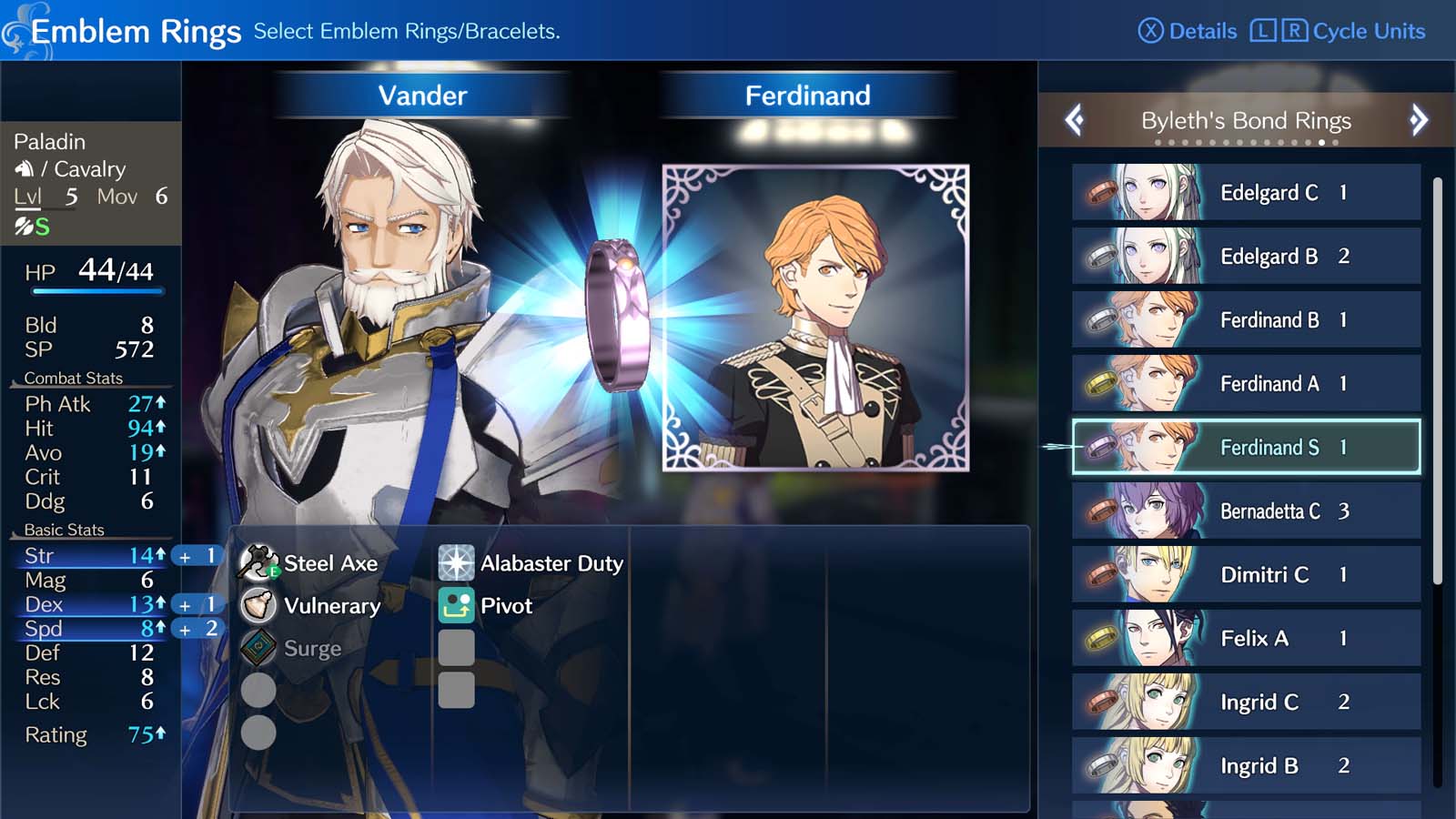The height and width of the screenshot is (819, 1456).
Task: Select the Surge skill icon
Action: (258, 649)
